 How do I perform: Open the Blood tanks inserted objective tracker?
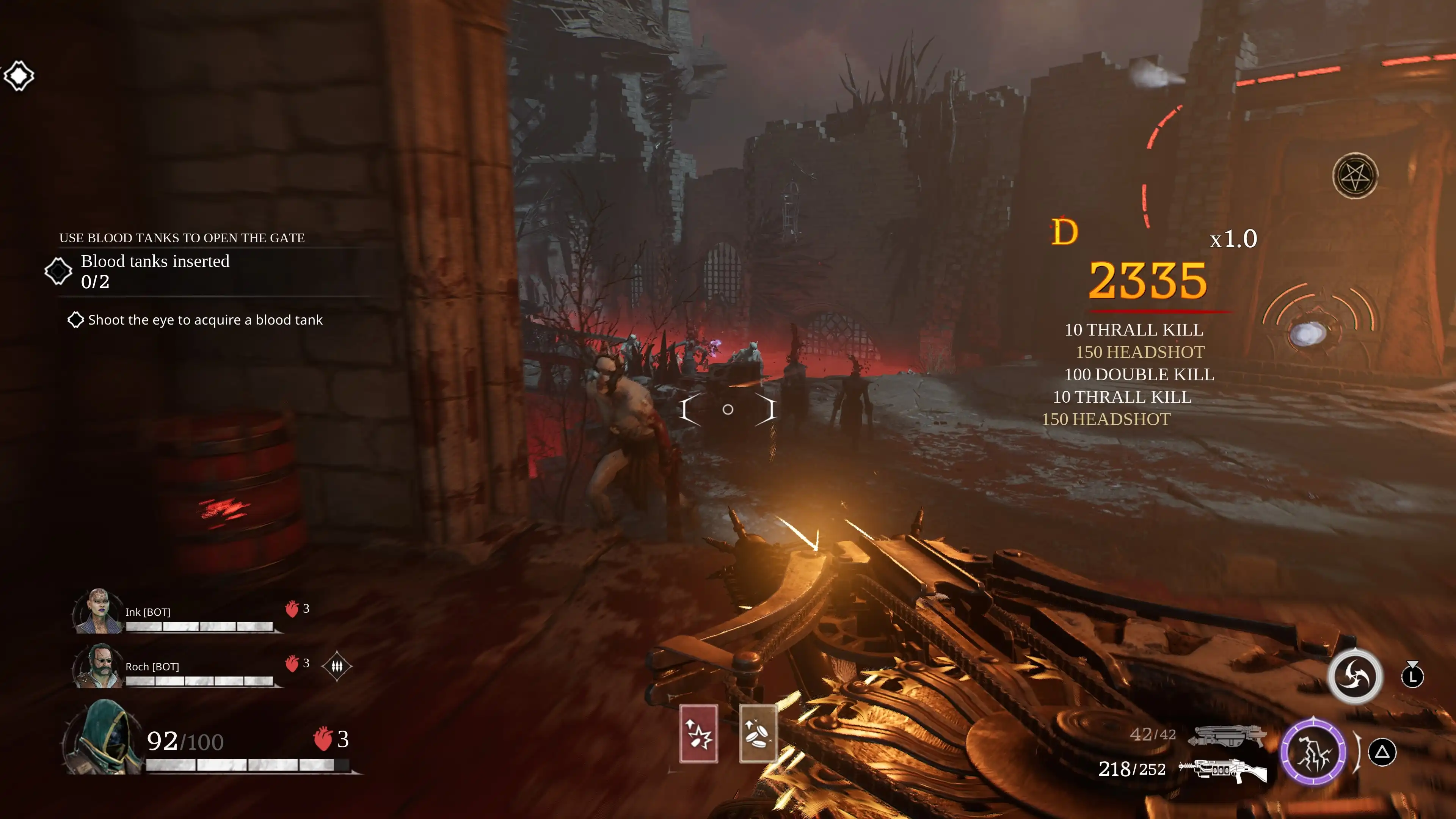tap(155, 271)
